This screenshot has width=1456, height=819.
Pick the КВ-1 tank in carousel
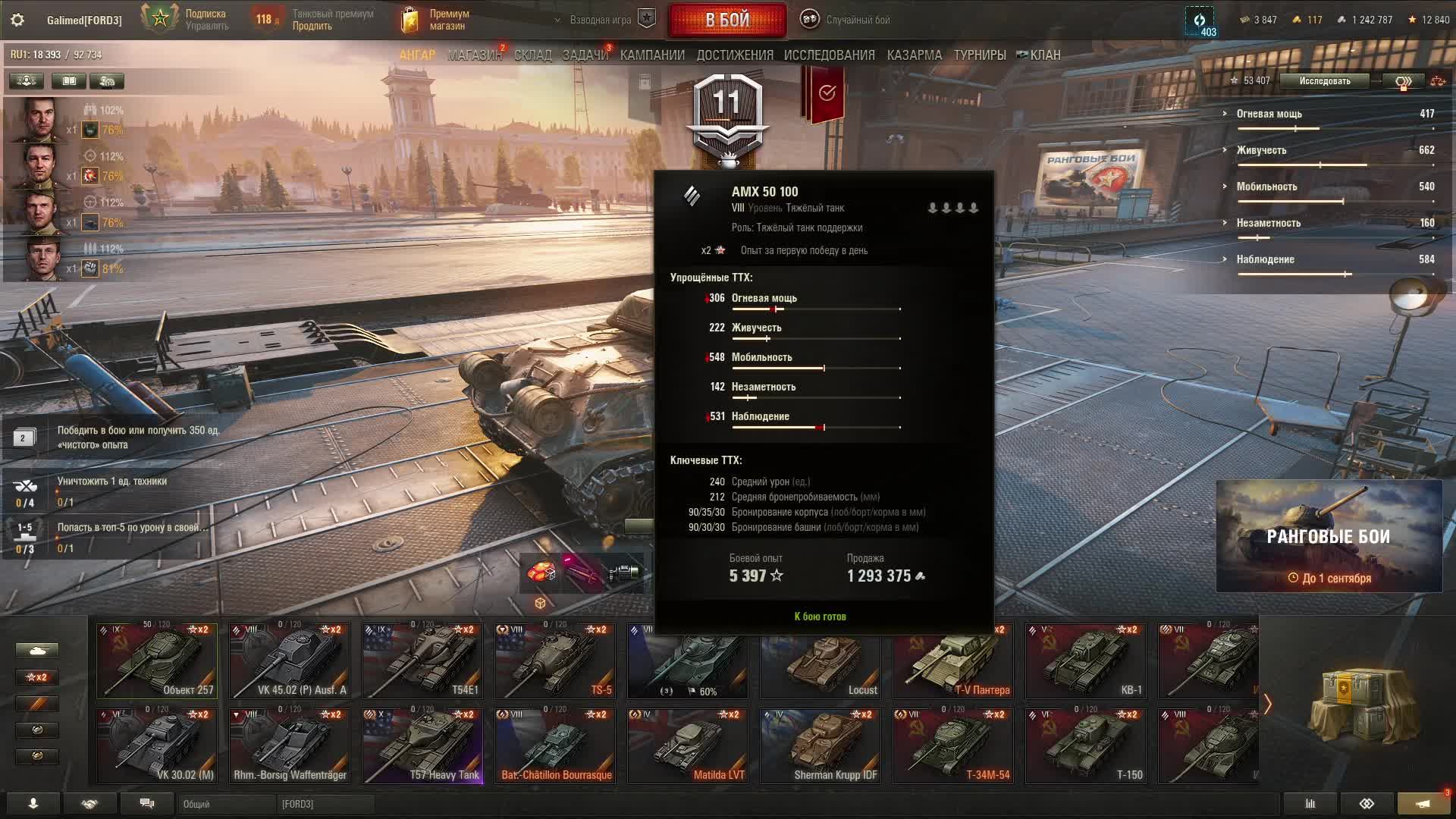(1085, 661)
